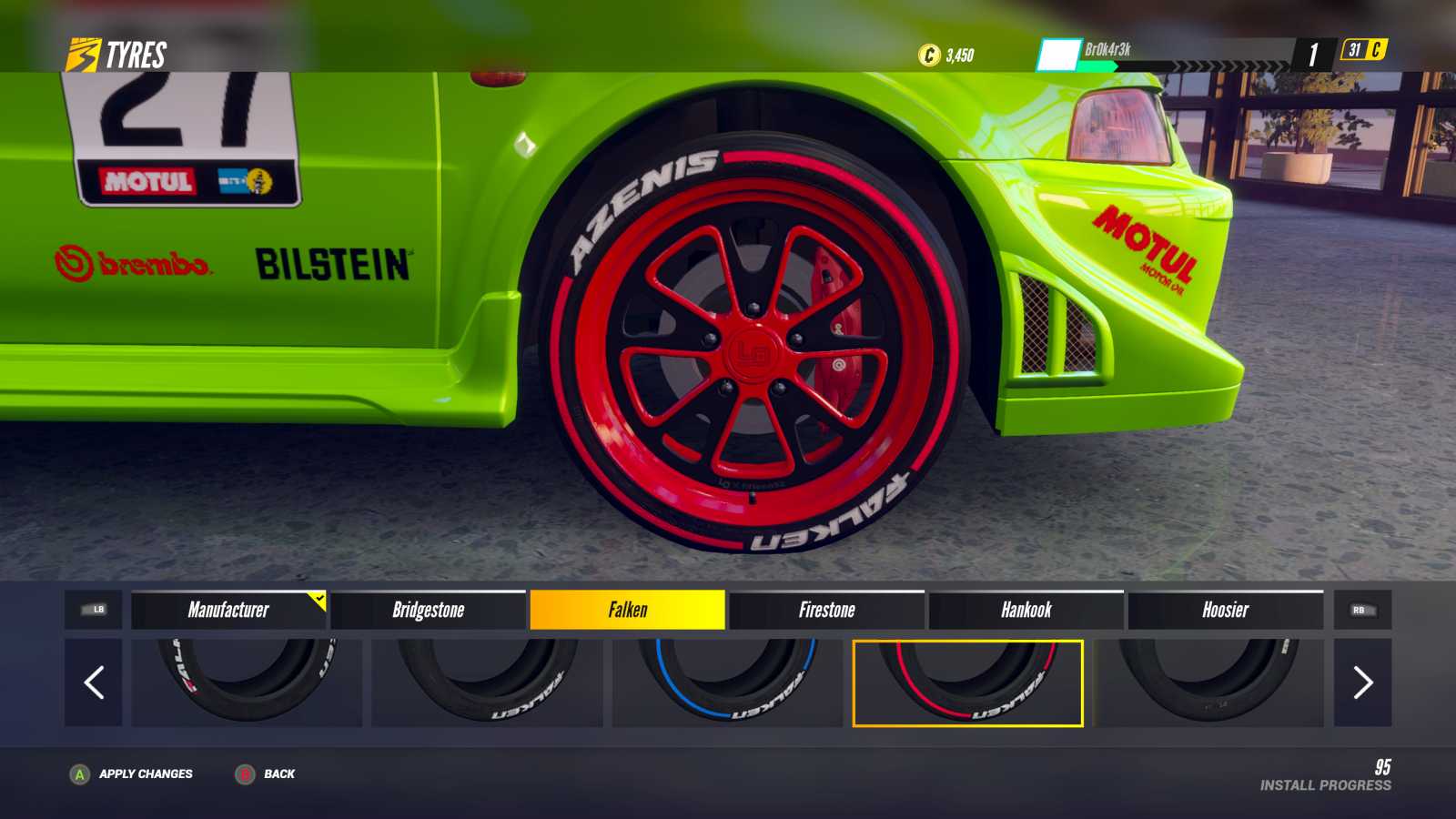Image resolution: width=1456 pixels, height=819 pixels.
Task: Click the LB bumper prompt icon
Action: [x=96, y=611]
